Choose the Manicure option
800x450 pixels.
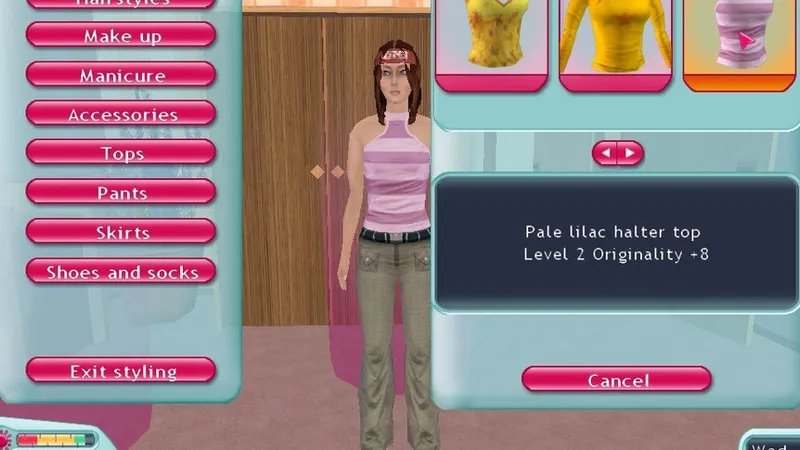[x=121, y=75]
